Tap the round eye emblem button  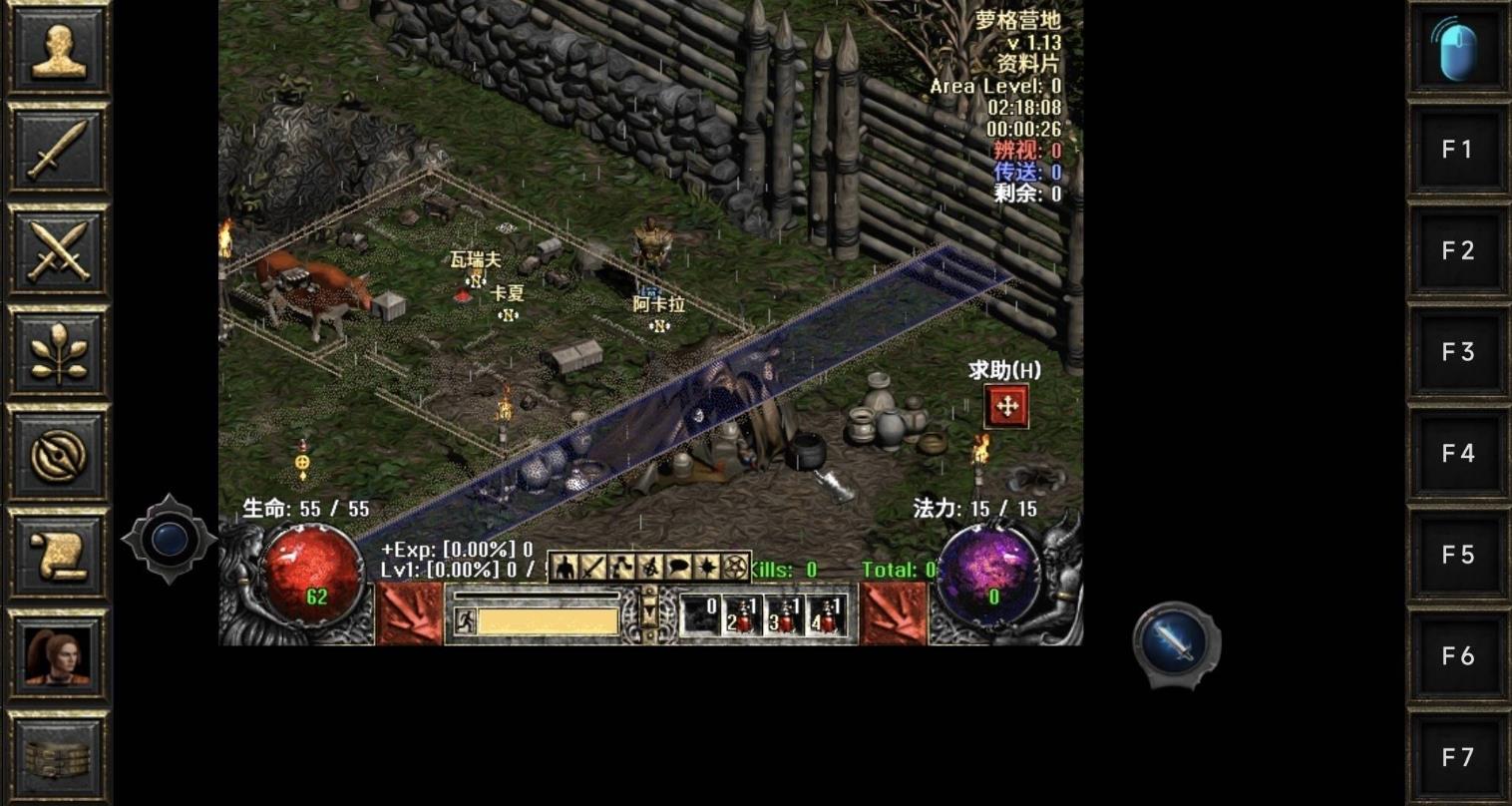pyautogui.click(x=58, y=454)
